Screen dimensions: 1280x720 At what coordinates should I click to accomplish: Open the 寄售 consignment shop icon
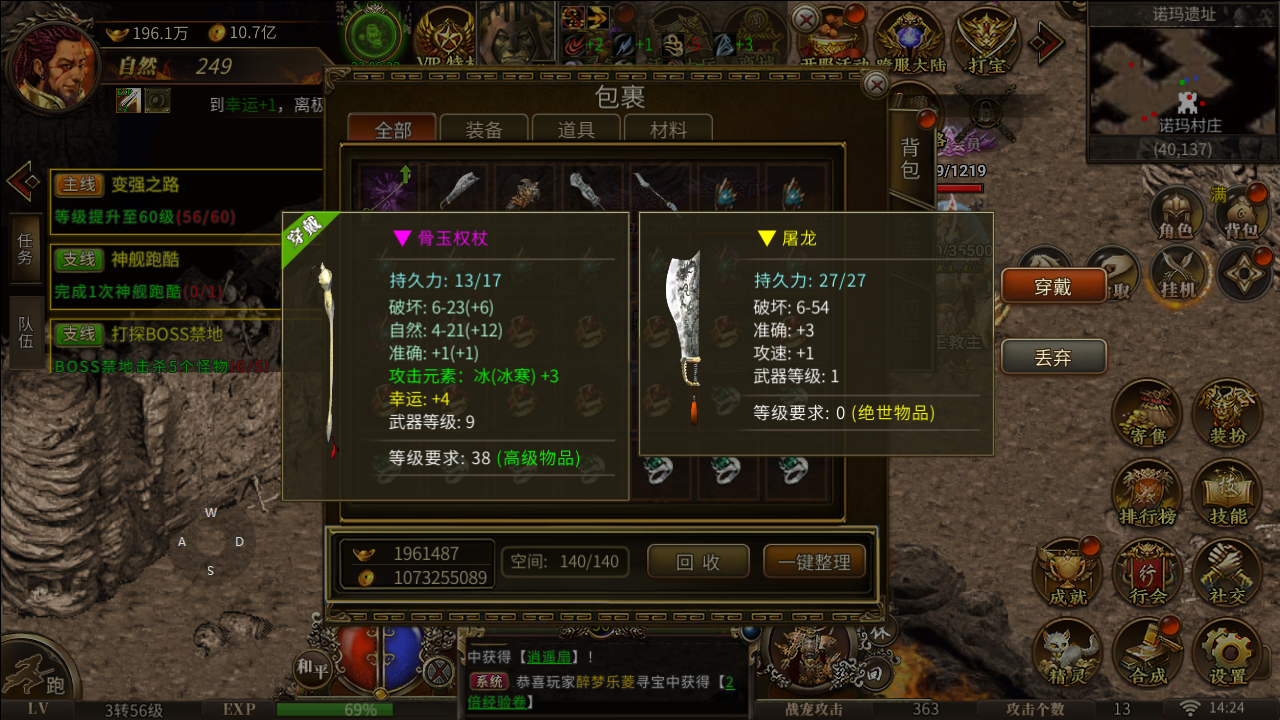[x=1146, y=414]
